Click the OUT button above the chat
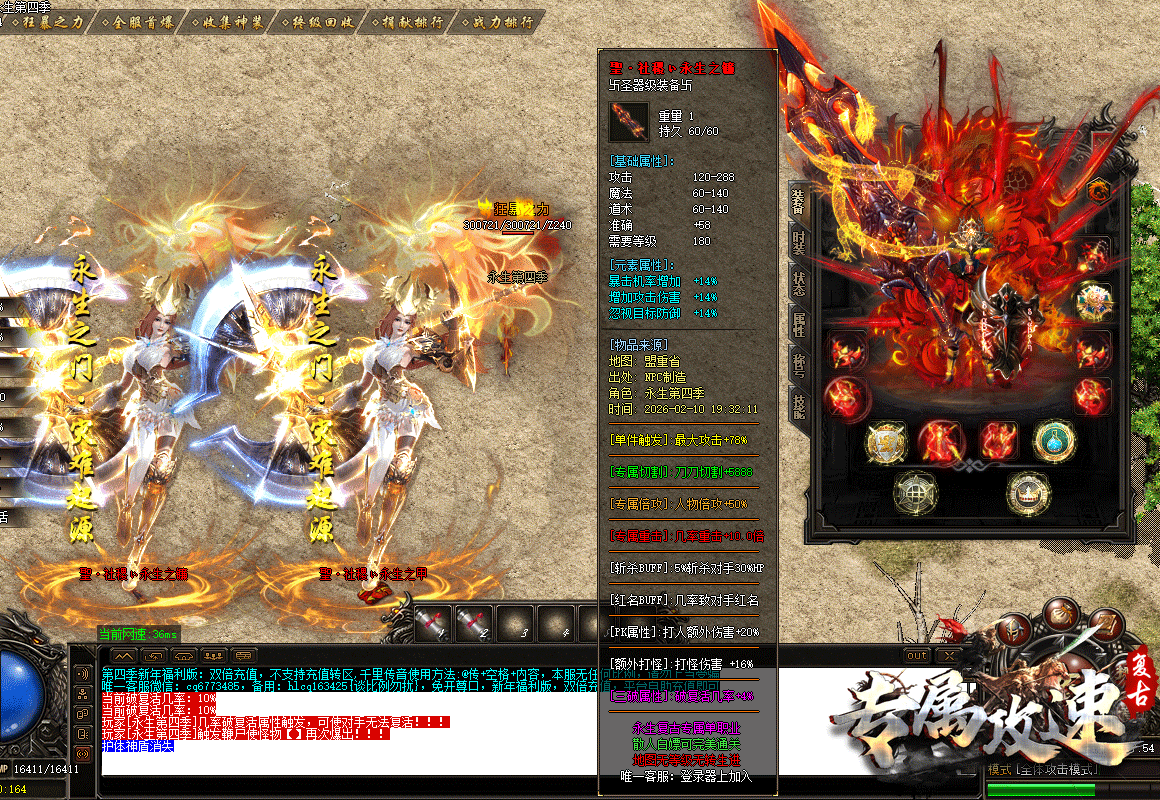This screenshot has width=1160, height=800. coord(916,655)
